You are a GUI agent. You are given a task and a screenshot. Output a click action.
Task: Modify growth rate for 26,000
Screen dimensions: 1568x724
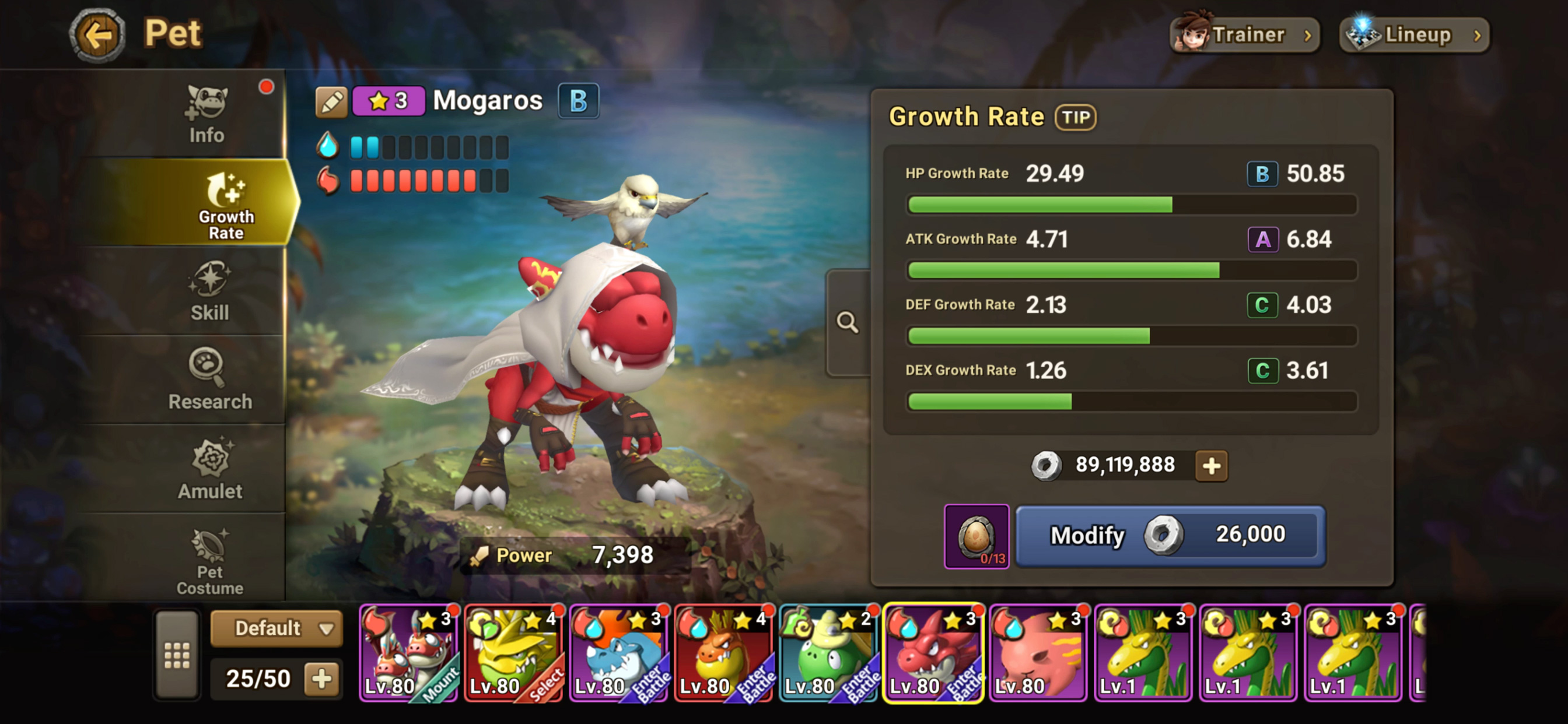click(x=1170, y=536)
